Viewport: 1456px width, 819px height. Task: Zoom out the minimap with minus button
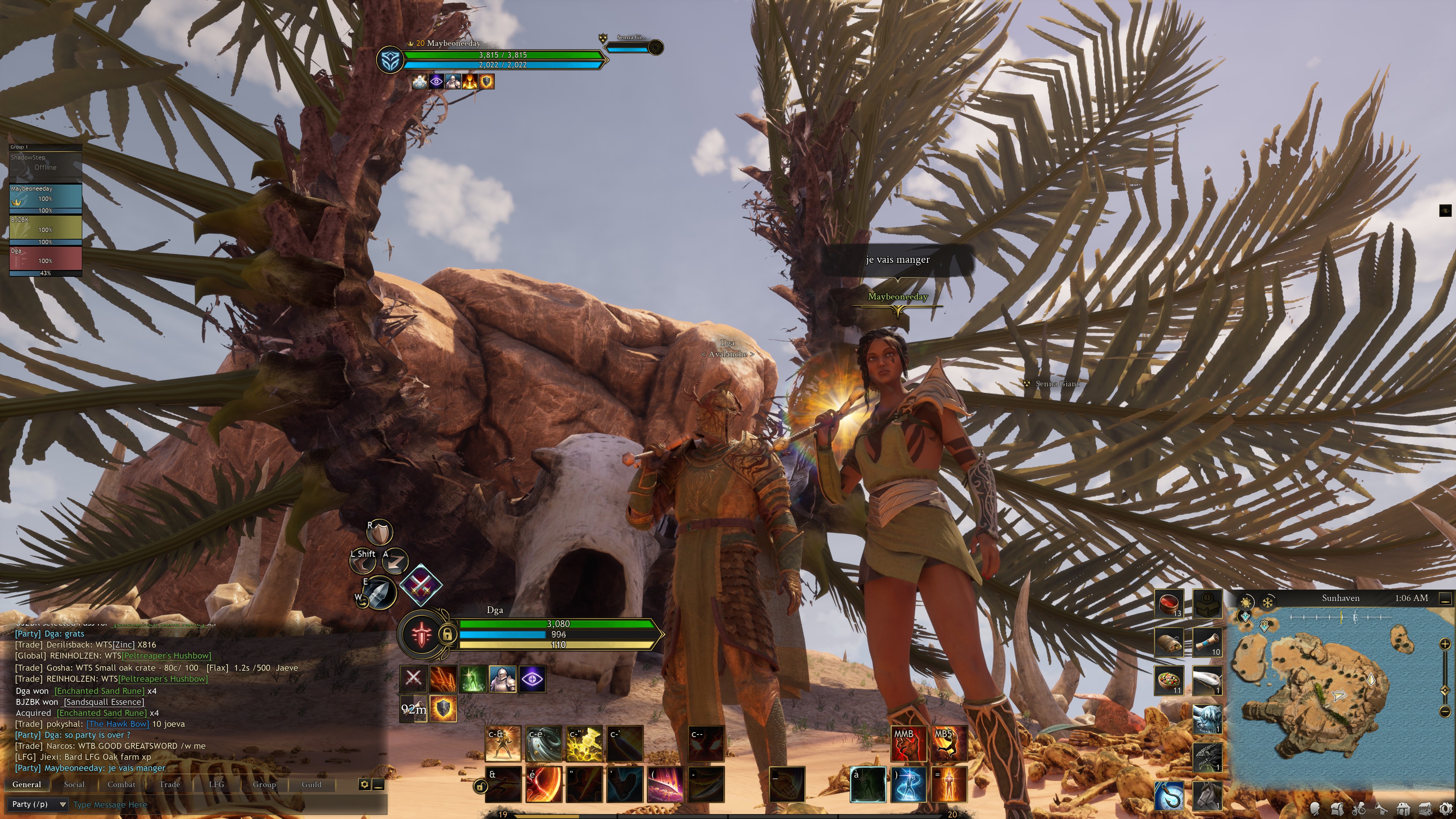coord(1445,712)
